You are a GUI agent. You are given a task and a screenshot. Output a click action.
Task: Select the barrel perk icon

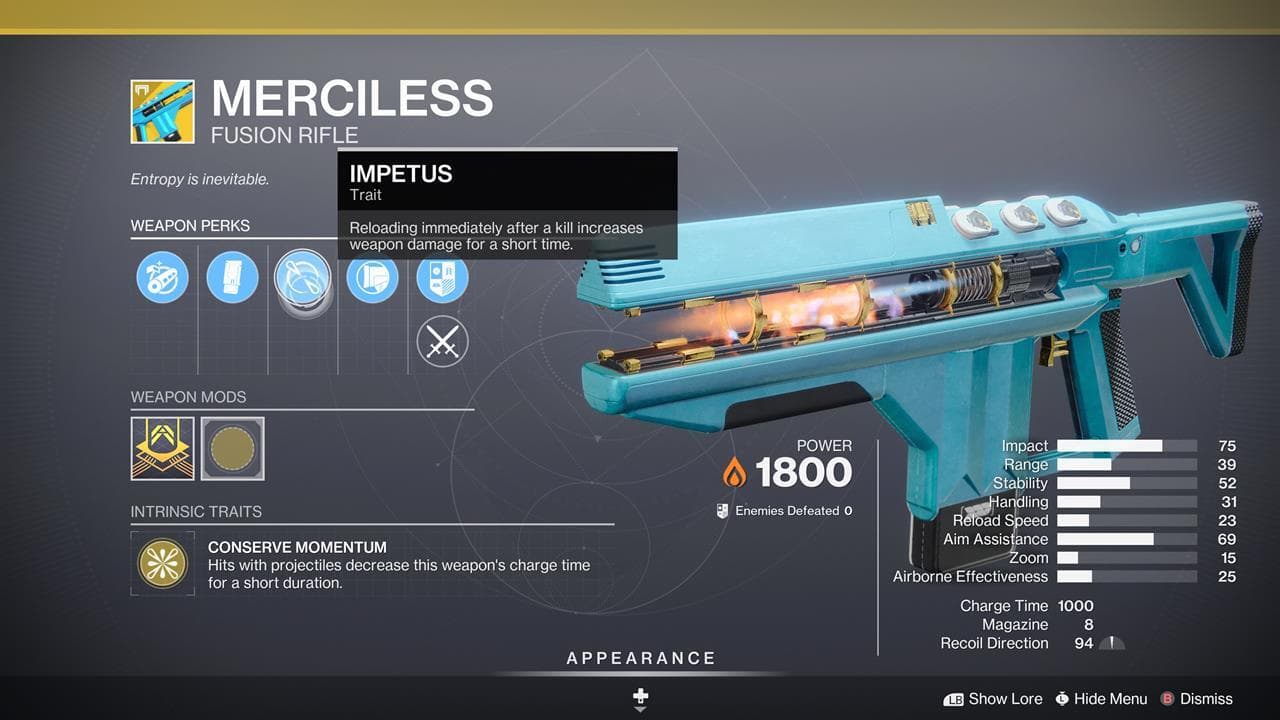click(x=161, y=278)
